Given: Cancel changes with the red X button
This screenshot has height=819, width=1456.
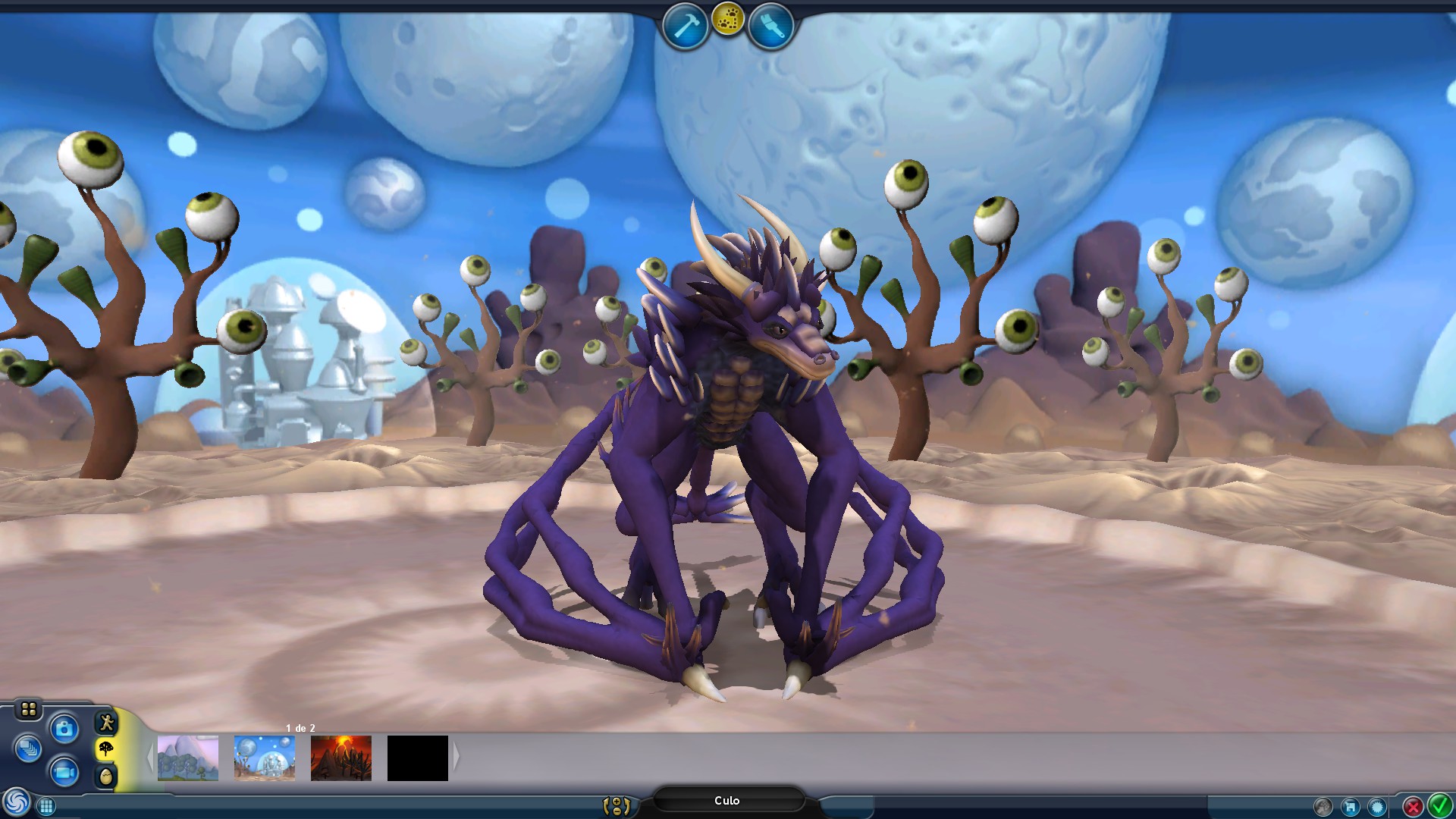Looking at the screenshot, I should (x=1412, y=805).
